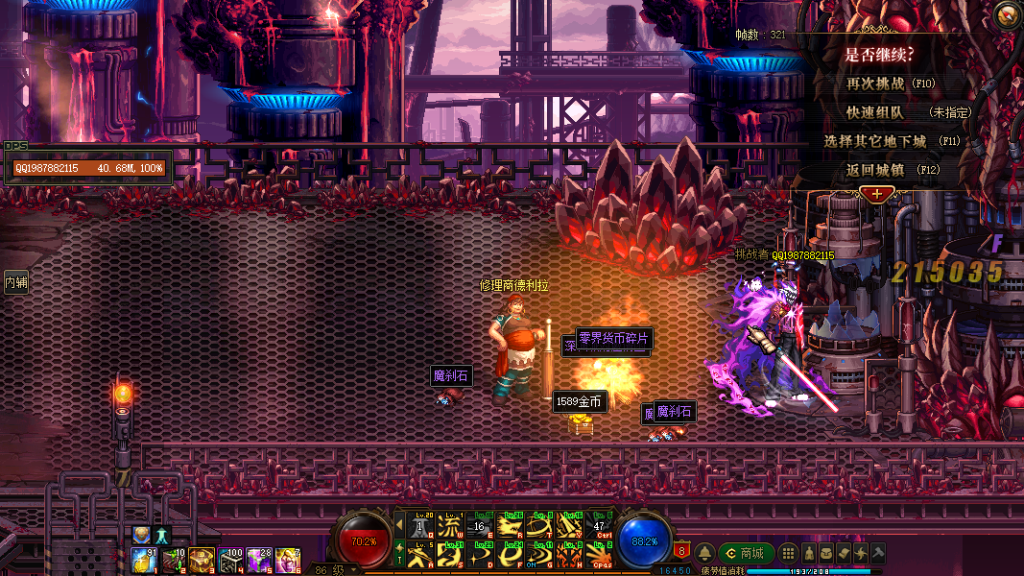This screenshot has width=1024, height=576.
Task: Open the compass icon in the top corner
Action: click(1007, 13)
